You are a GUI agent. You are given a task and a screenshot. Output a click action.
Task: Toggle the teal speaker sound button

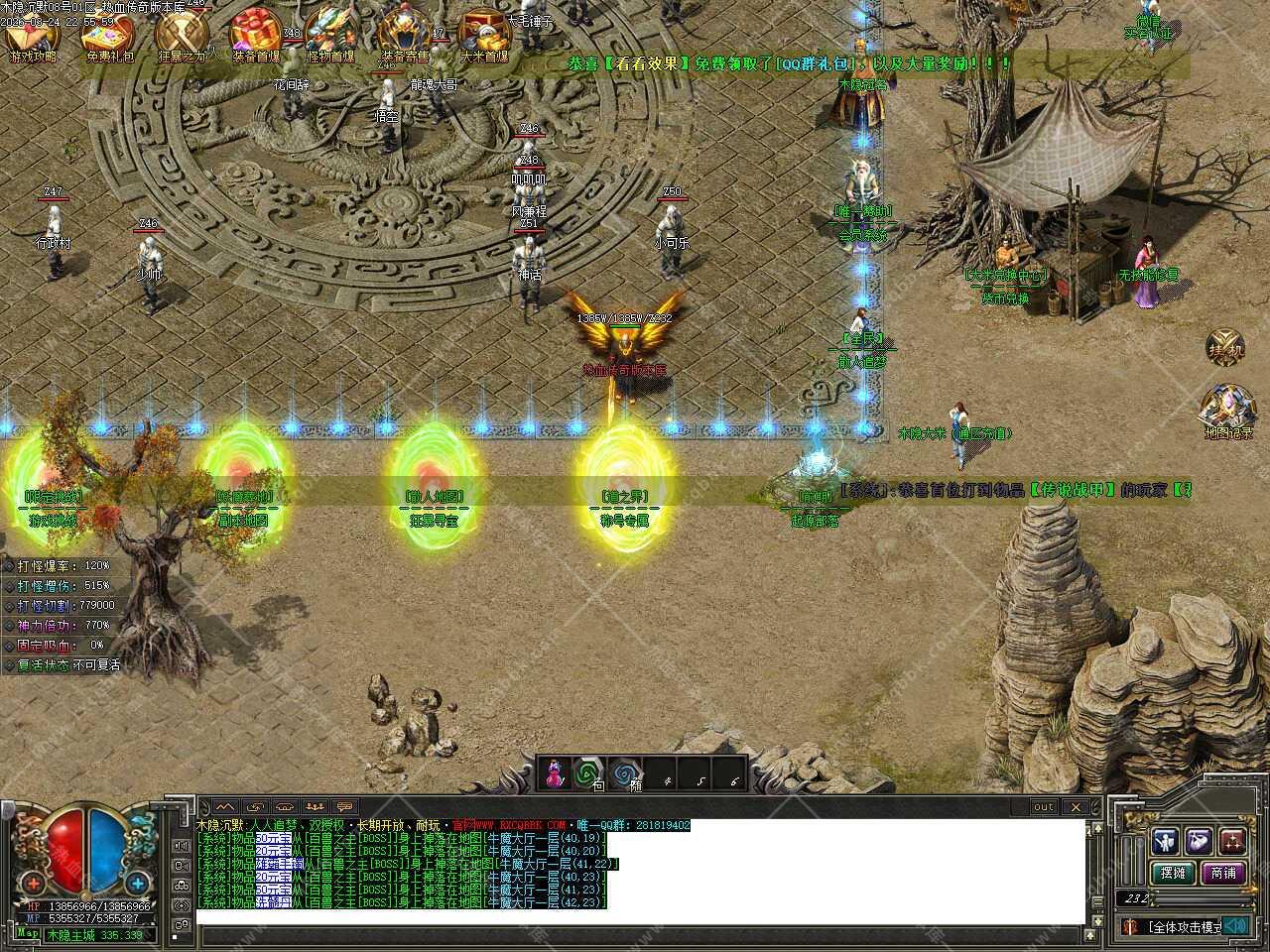point(1234,926)
